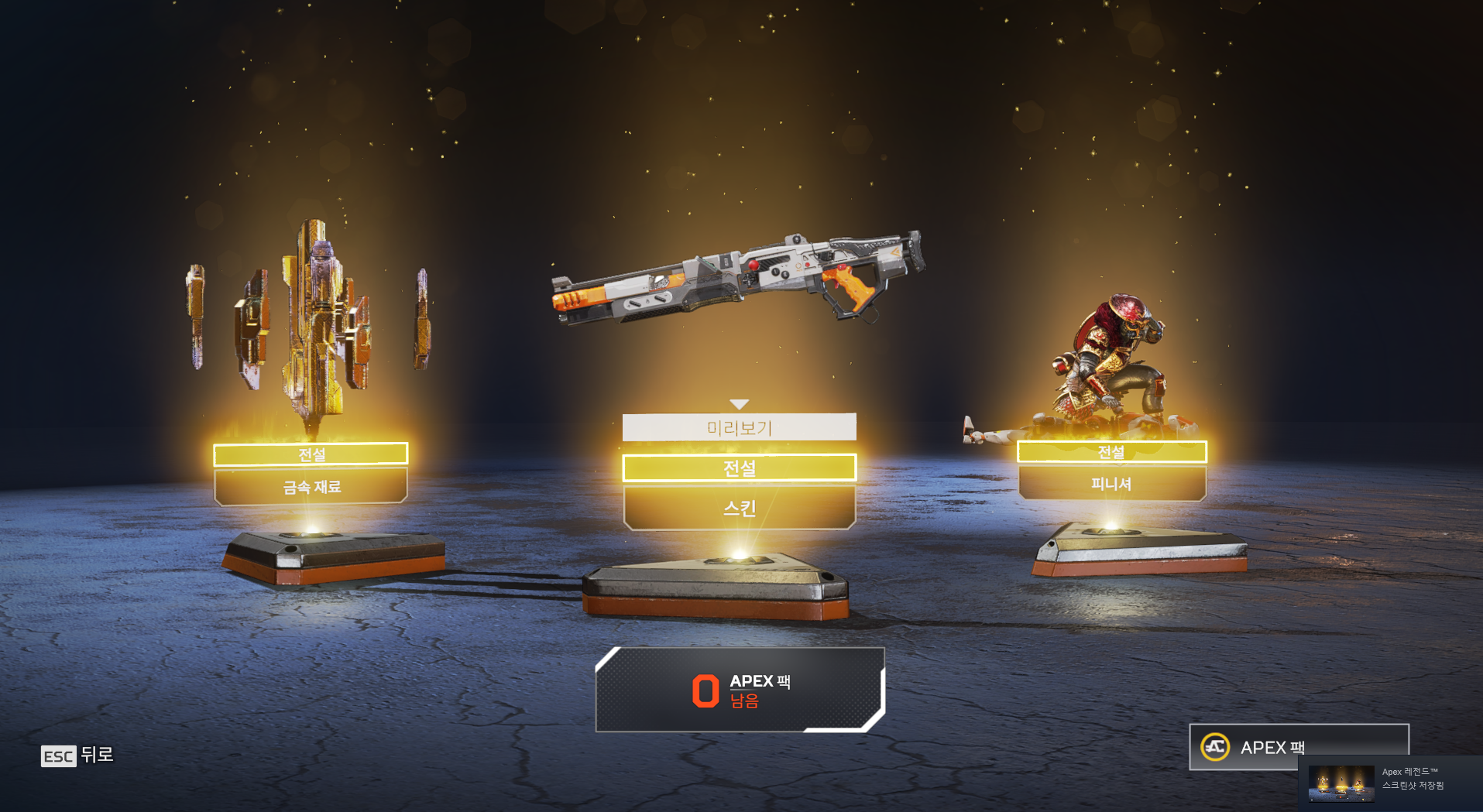Select the legendary weapon skin (스킨) card
The height and width of the screenshot is (812, 1483).
coord(739,508)
